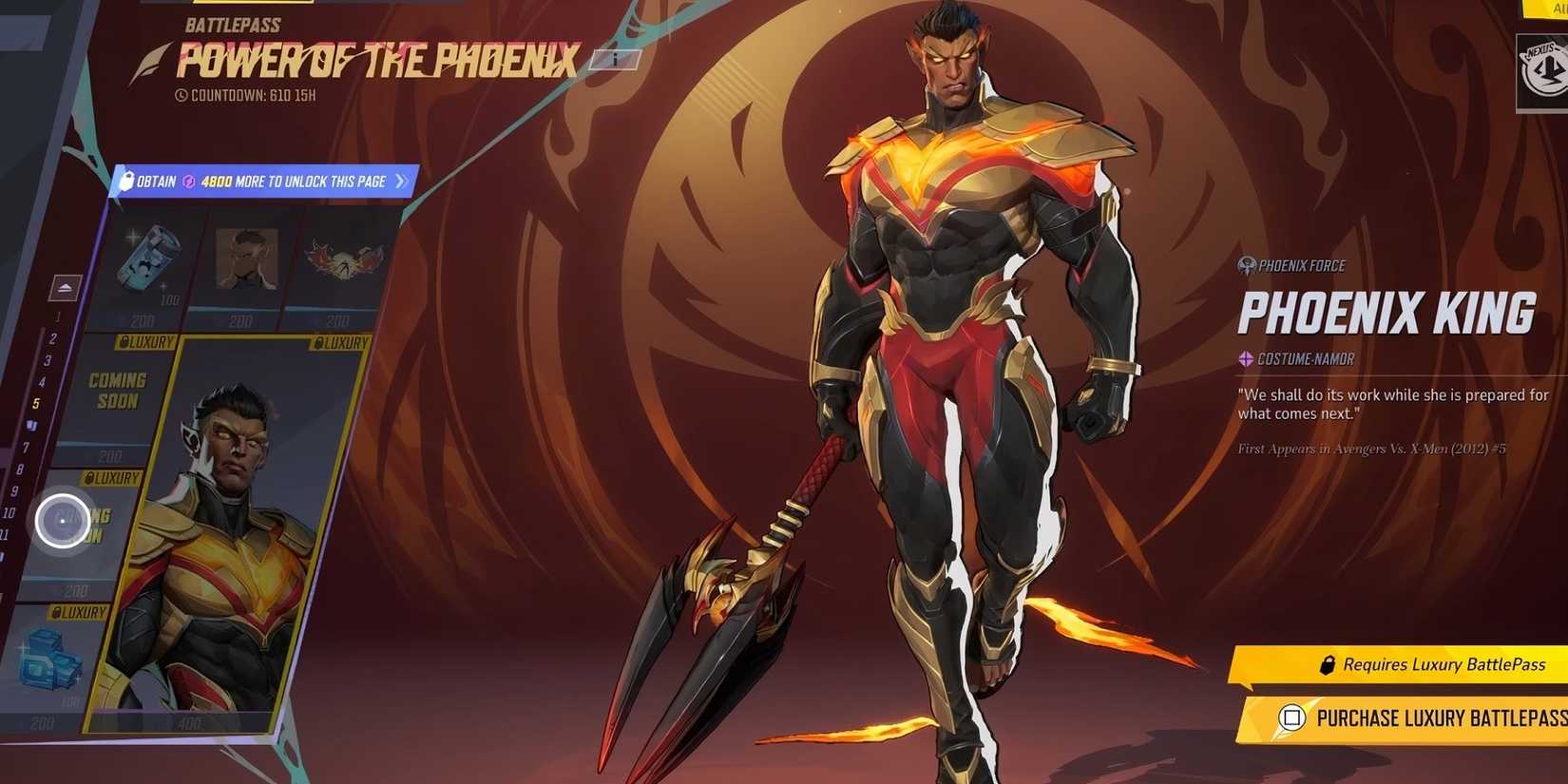Switch to battlepass page 1
The image size is (1568, 784).
[59, 316]
